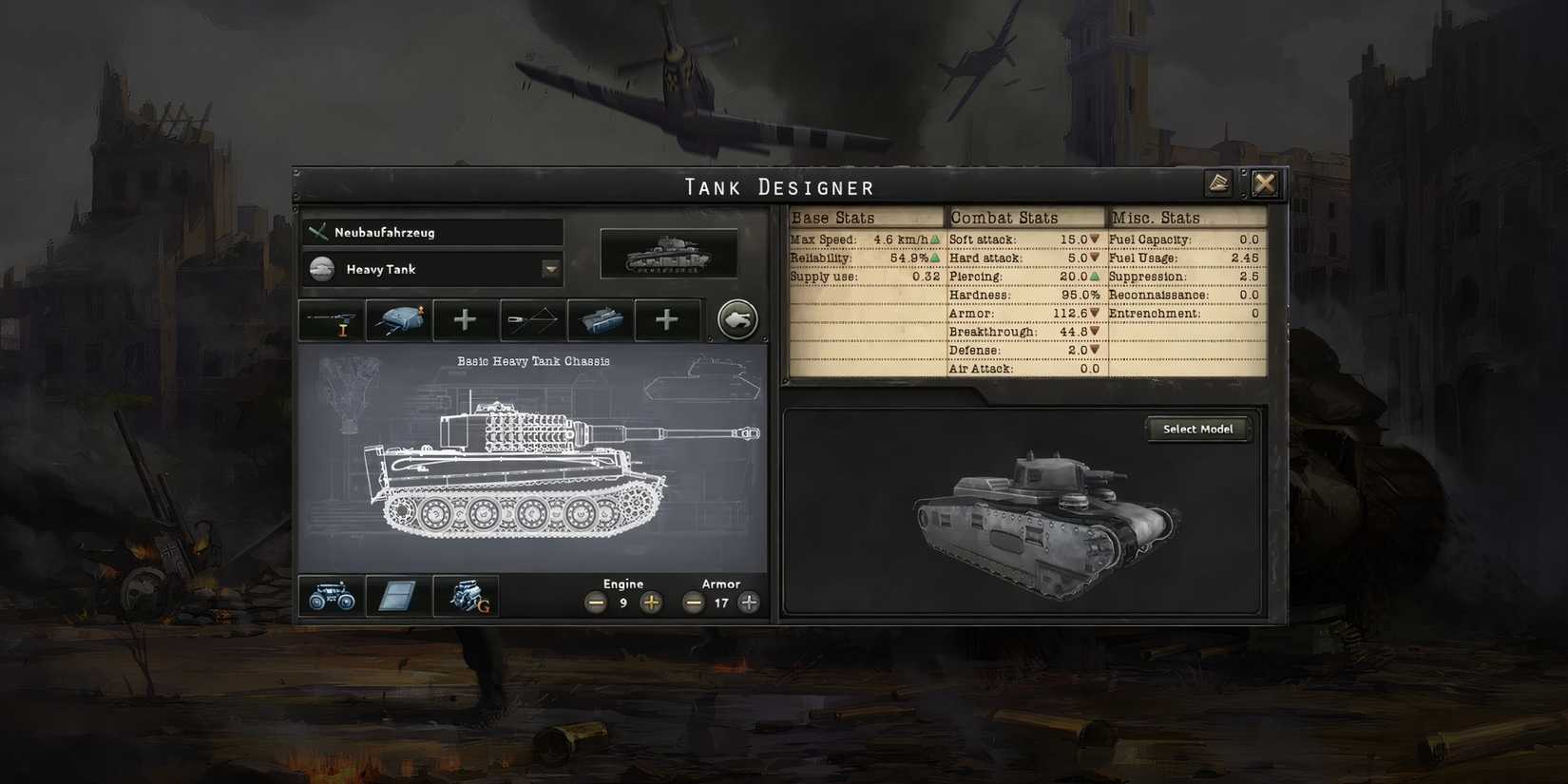1568x784 pixels.
Task: Click the sloped armor plate icon
Action: 396,596
